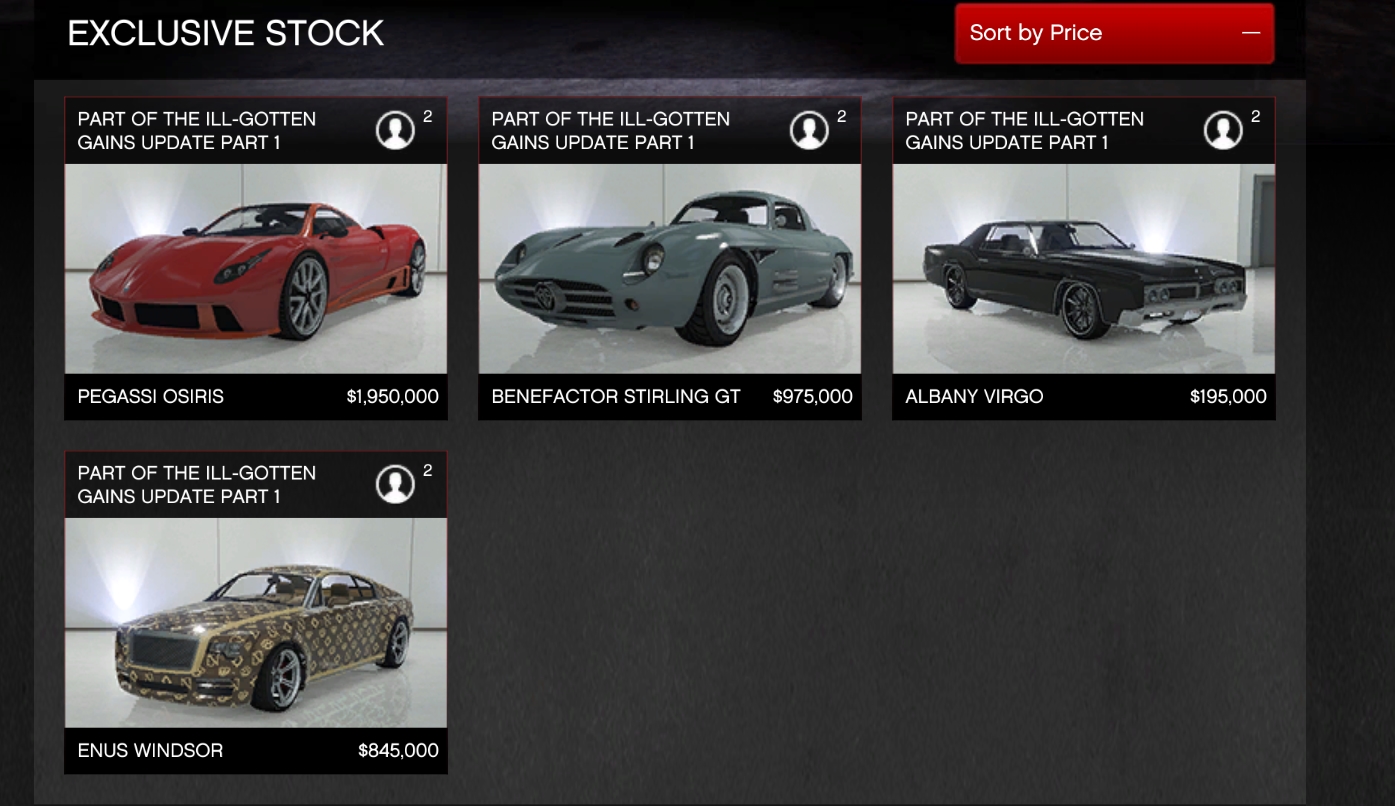Click the player silhouette icon on the Enus Windsor card

pos(395,483)
